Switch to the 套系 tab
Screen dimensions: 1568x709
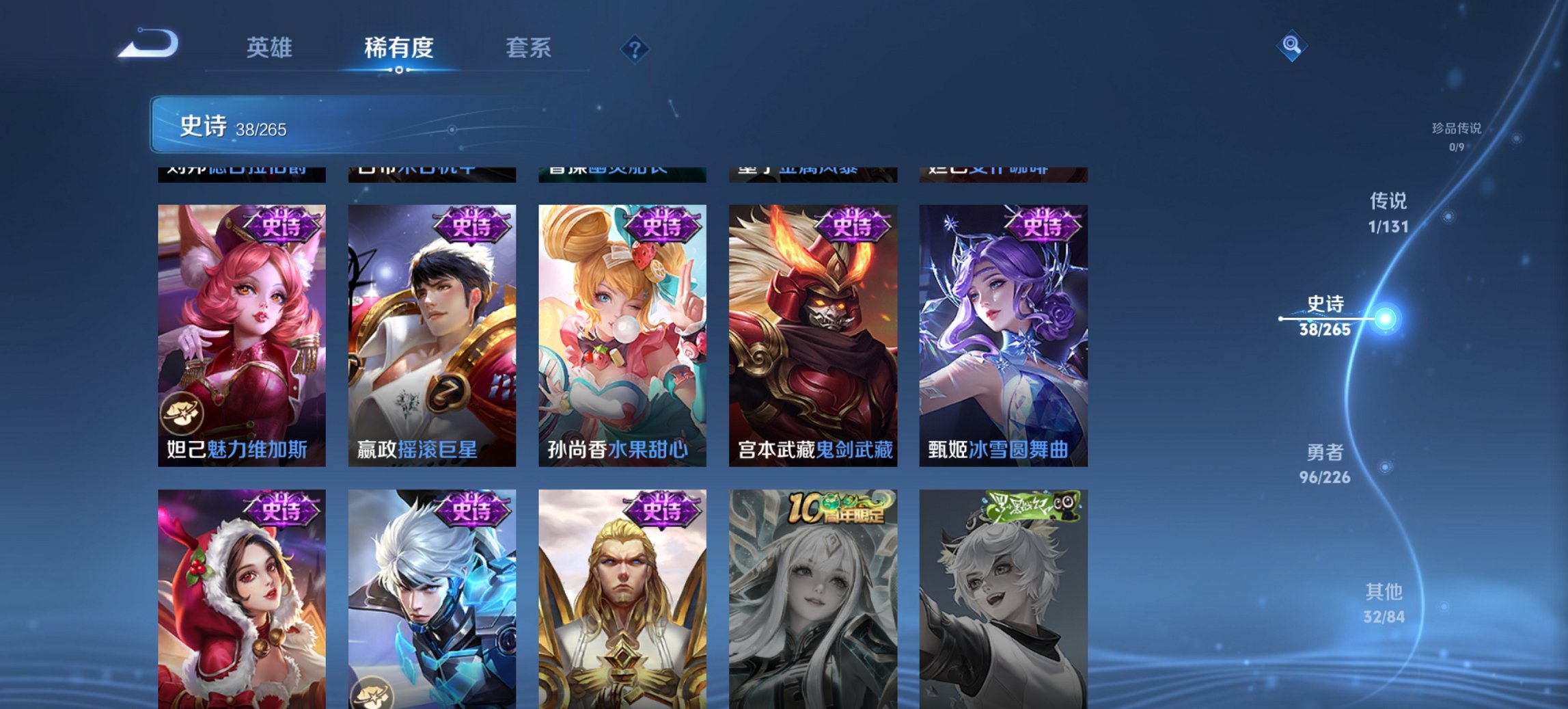(x=529, y=49)
